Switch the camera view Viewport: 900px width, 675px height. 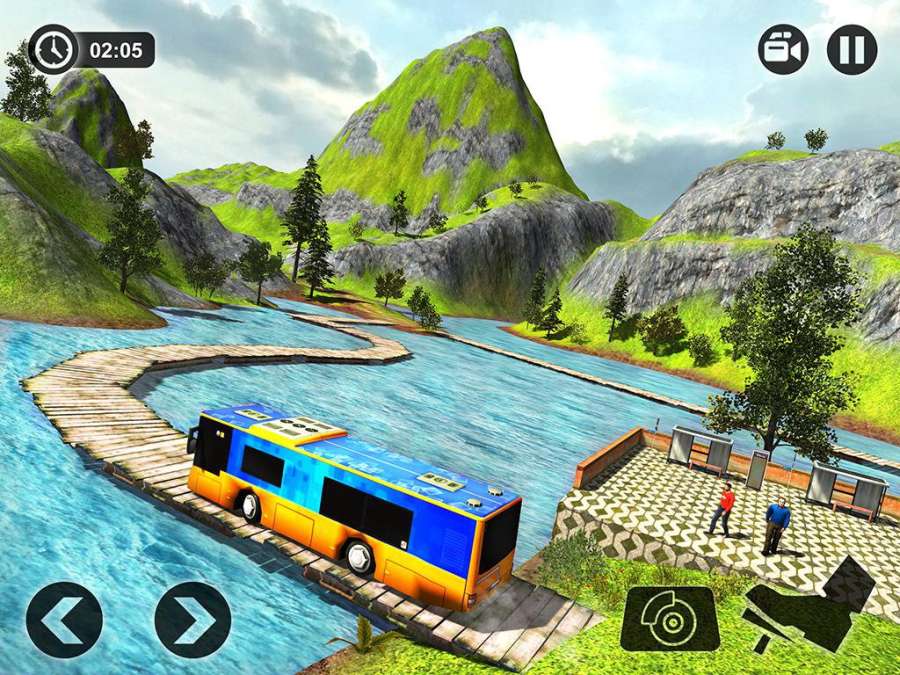(782, 50)
